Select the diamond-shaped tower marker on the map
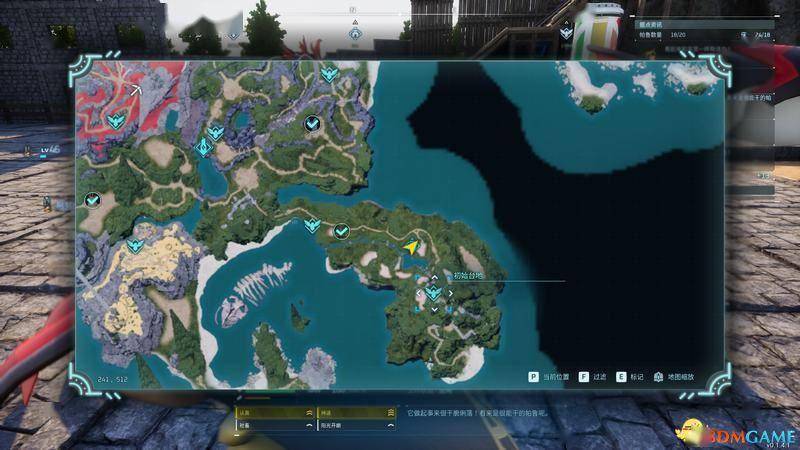 click(x=204, y=148)
